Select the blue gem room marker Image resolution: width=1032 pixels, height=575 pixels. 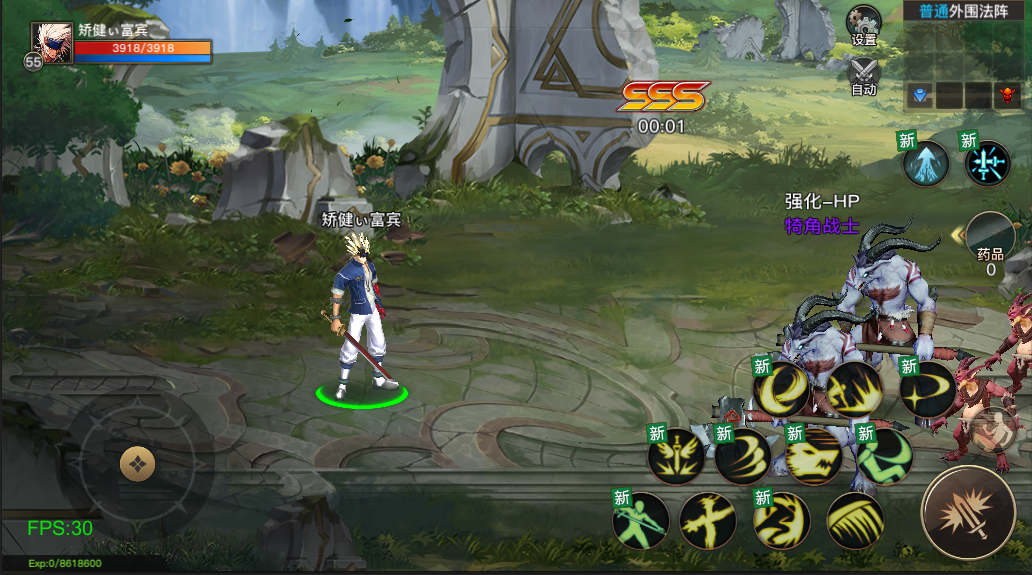pos(919,95)
